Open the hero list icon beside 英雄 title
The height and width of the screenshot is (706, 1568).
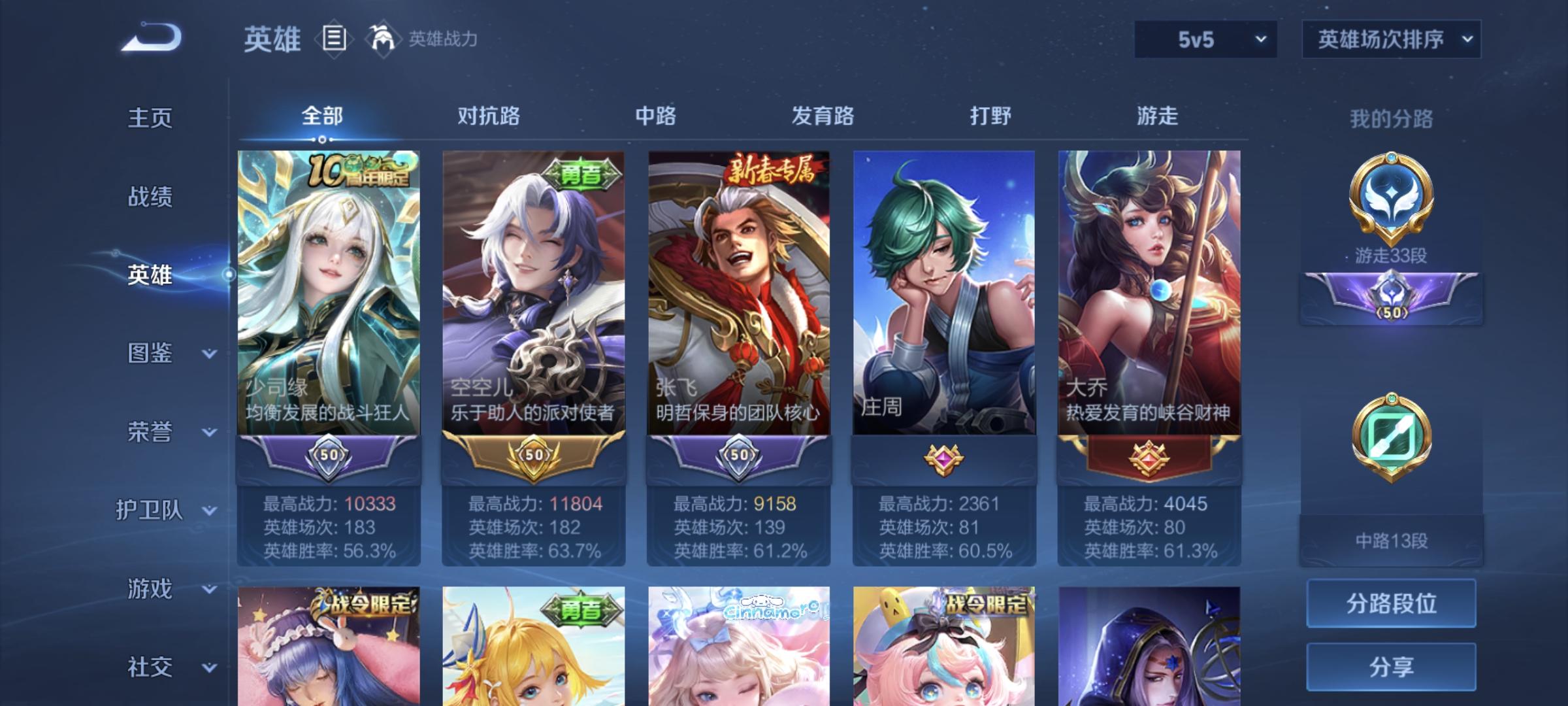(333, 39)
